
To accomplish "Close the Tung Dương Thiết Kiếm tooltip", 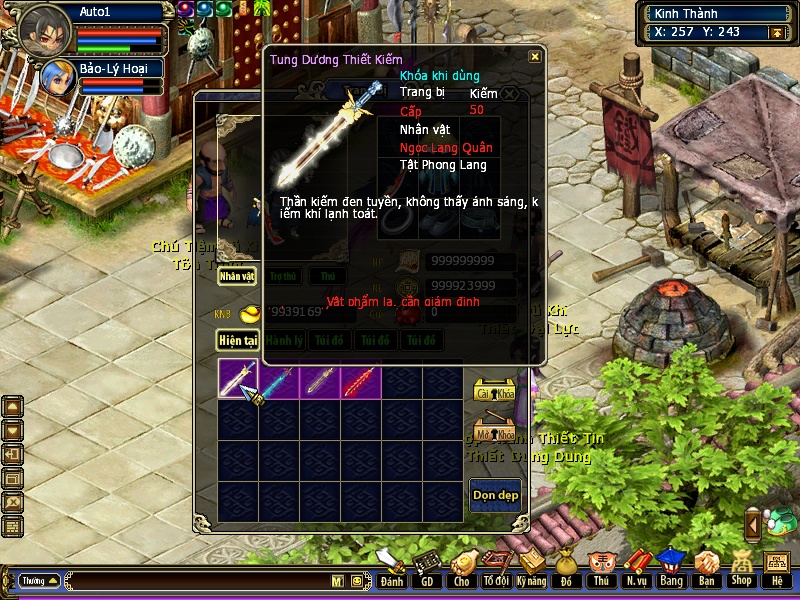I will pos(535,57).
